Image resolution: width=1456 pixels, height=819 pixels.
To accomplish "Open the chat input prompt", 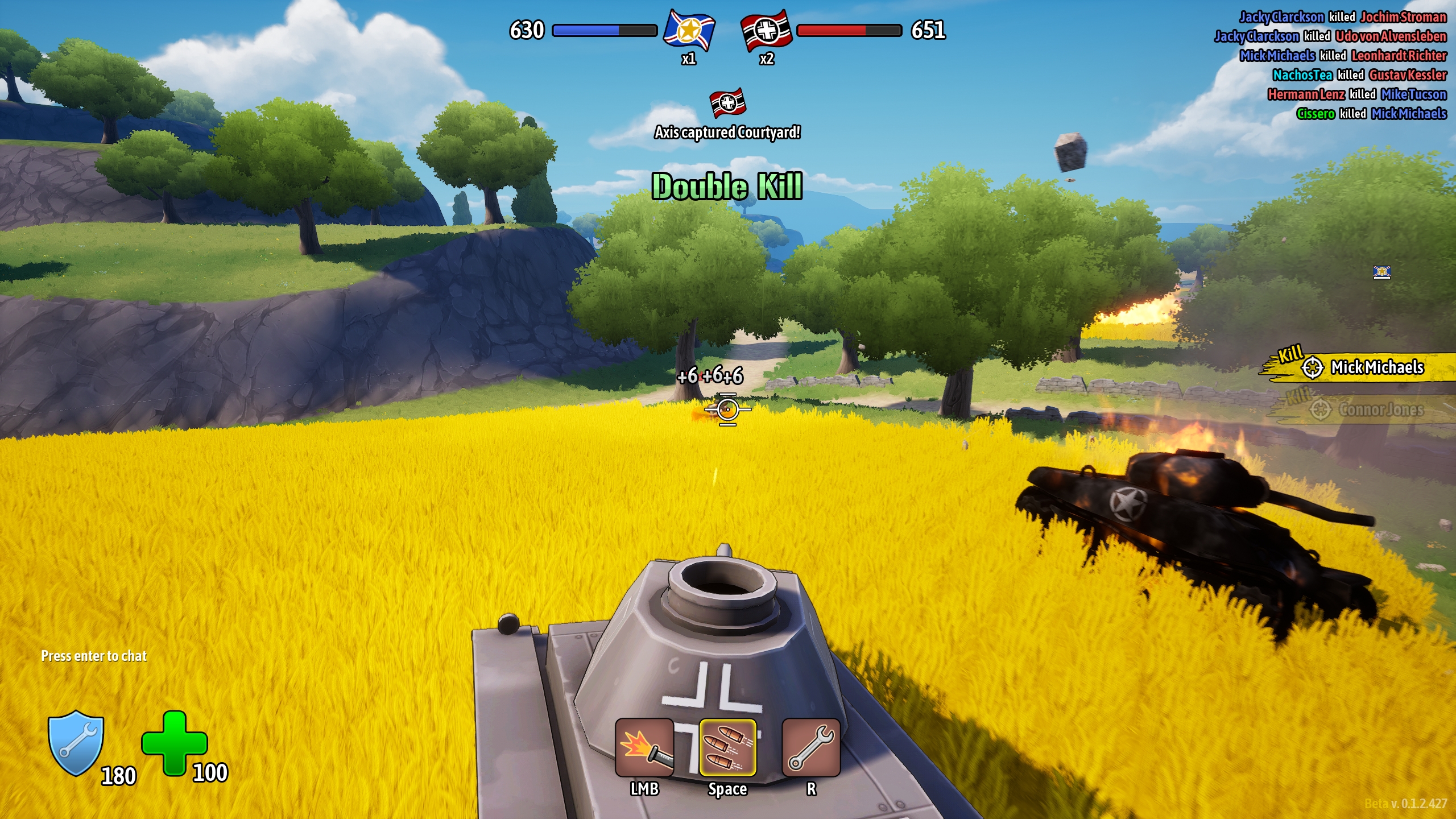I will (94, 656).
